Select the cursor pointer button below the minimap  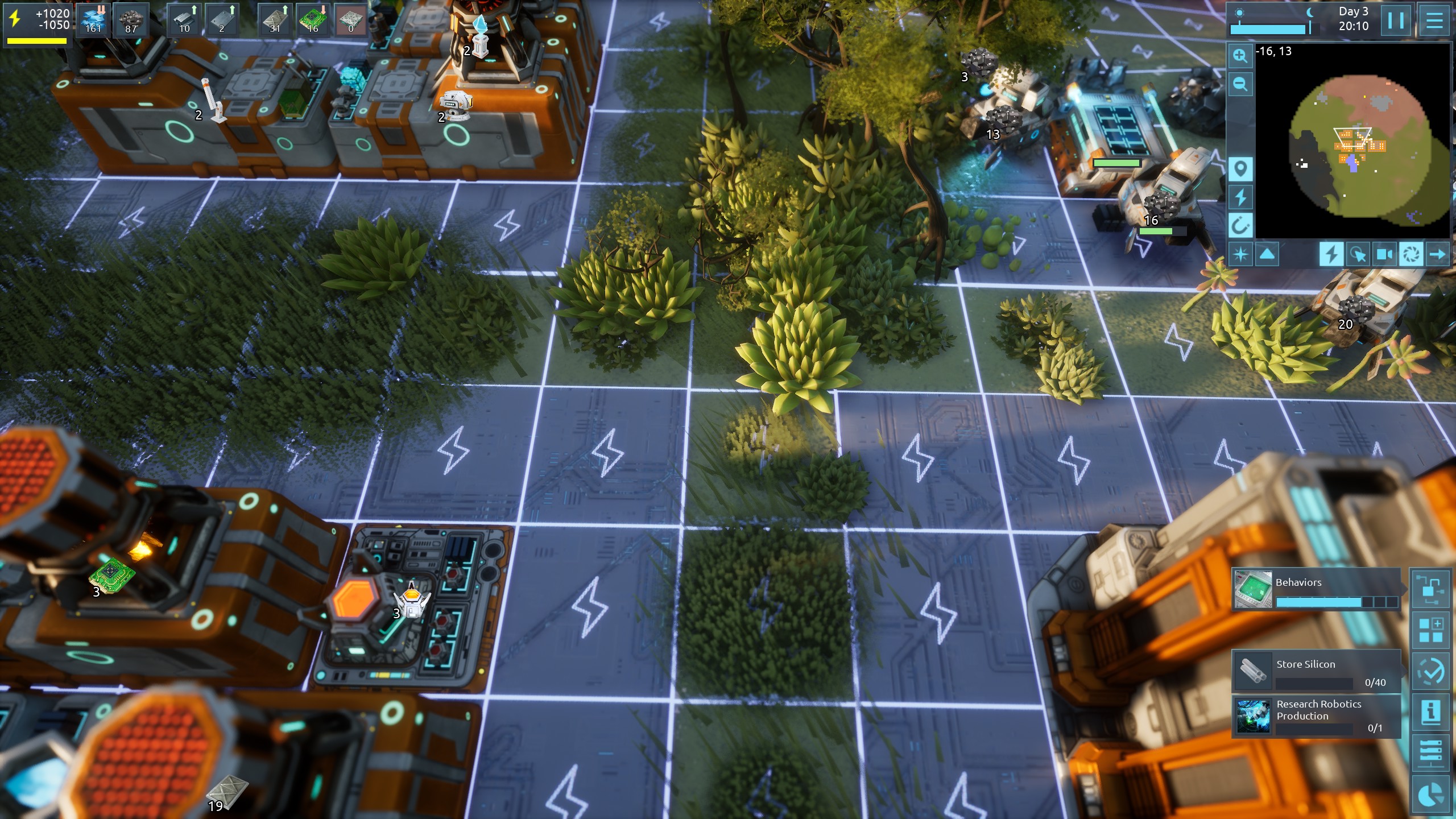(1358, 254)
